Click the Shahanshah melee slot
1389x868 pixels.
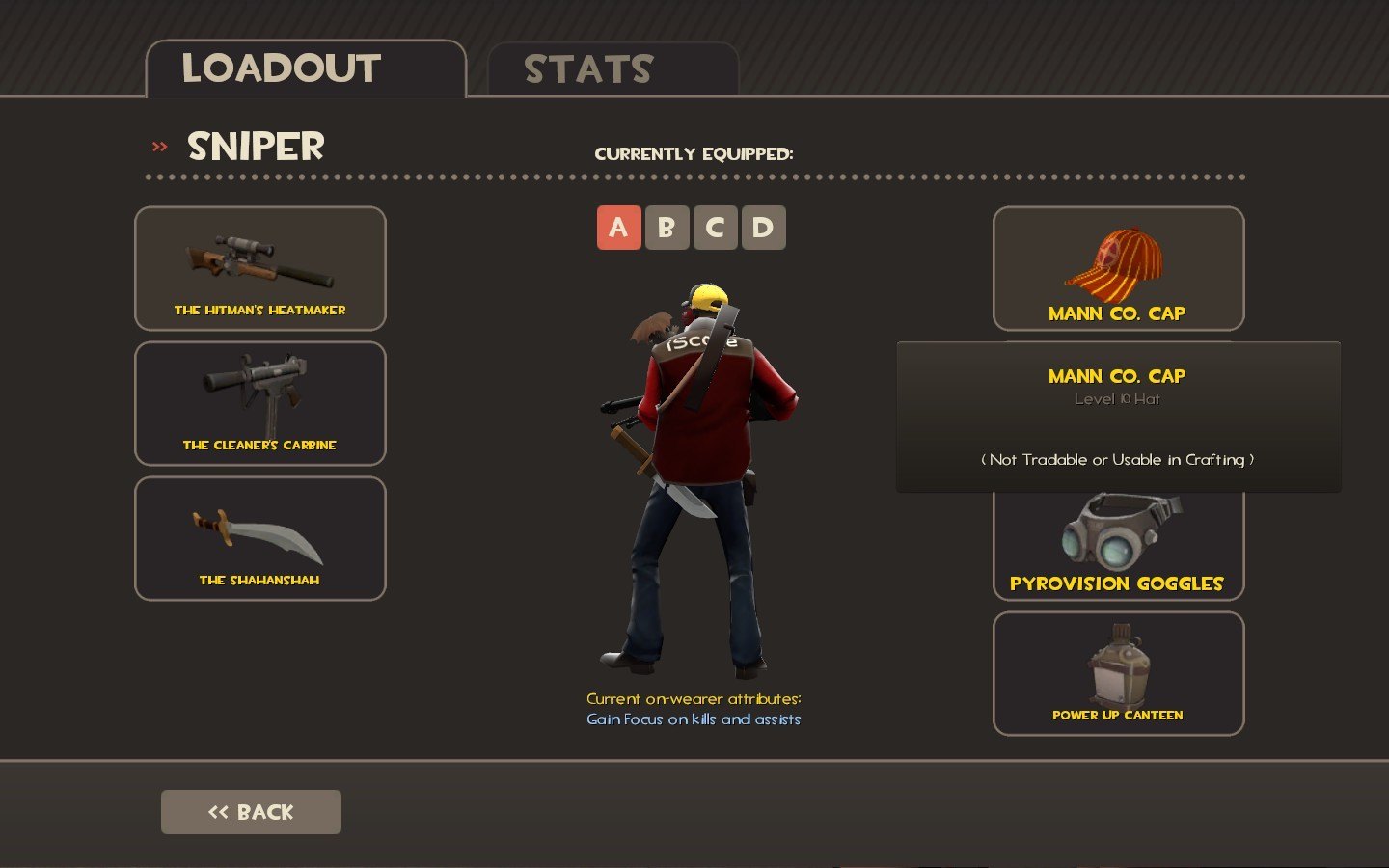(260, 539)
